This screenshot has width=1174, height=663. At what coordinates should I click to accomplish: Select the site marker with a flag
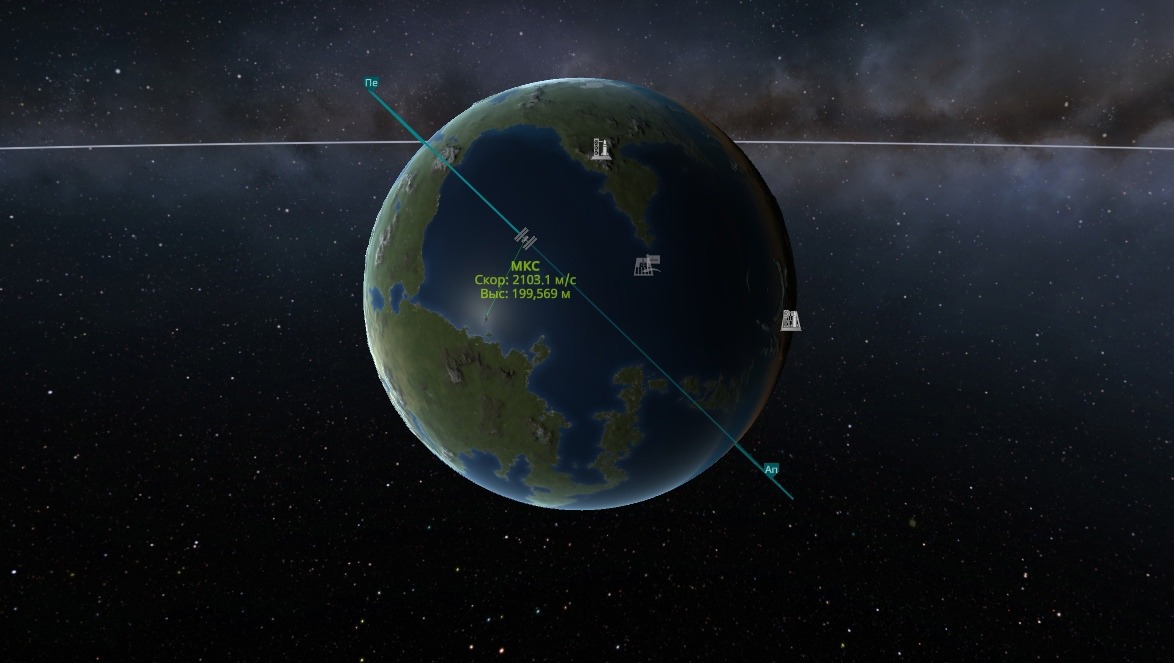(647, 265)
